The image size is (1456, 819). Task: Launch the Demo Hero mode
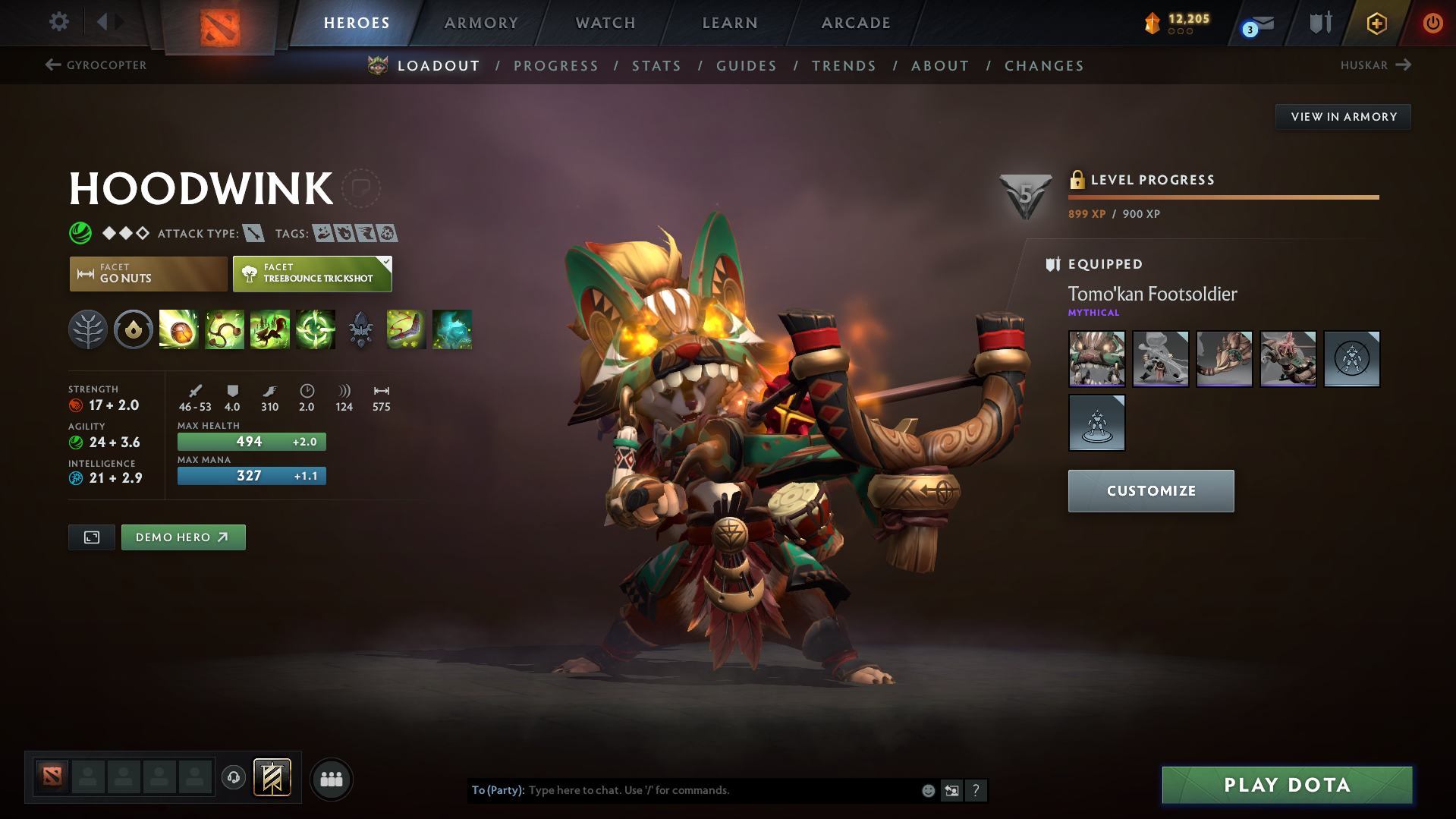click(183, 537)
